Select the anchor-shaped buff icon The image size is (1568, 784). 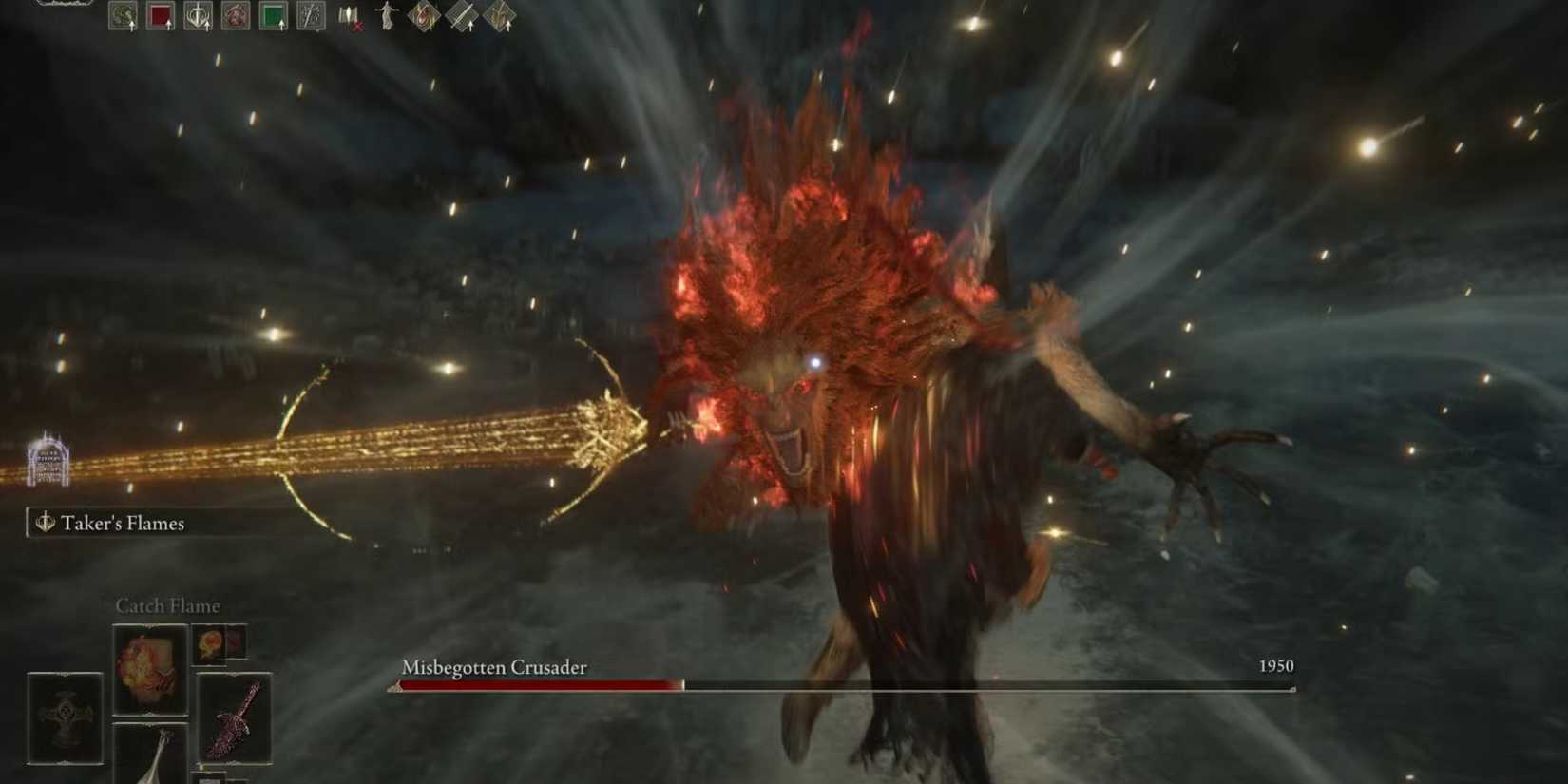click(198, 14)
